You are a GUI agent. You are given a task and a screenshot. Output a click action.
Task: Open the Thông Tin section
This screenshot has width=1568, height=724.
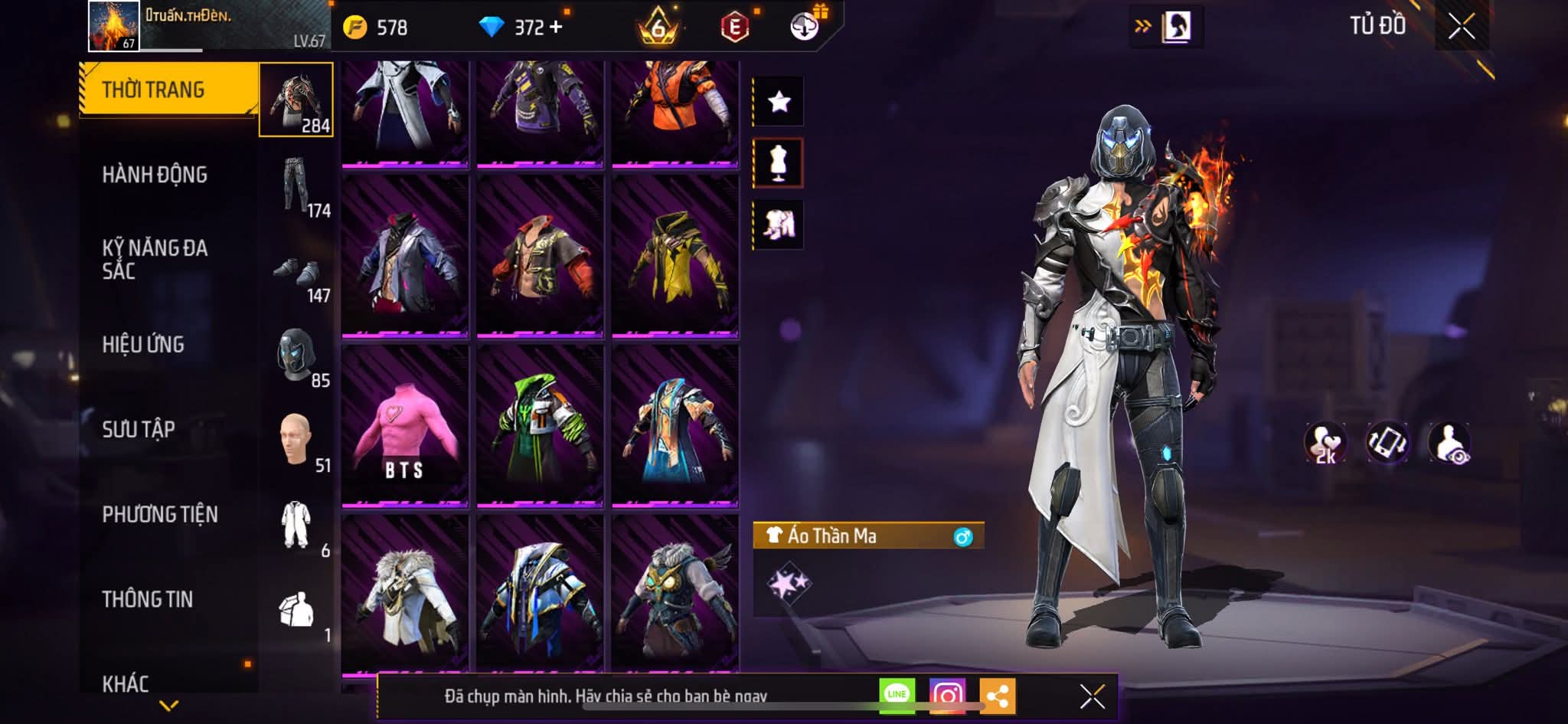pos(148,599)
